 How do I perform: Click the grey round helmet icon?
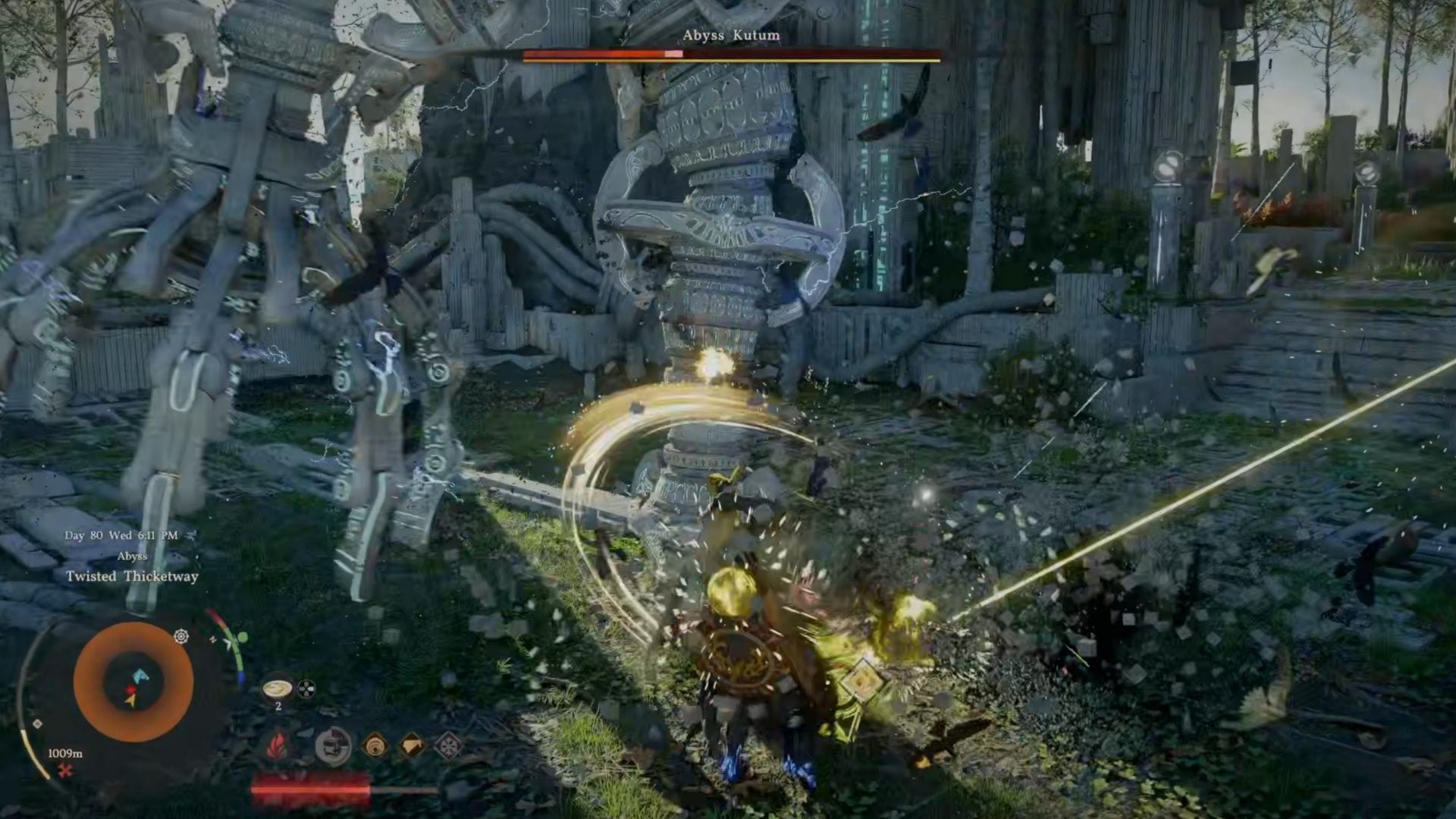(332, 745)
